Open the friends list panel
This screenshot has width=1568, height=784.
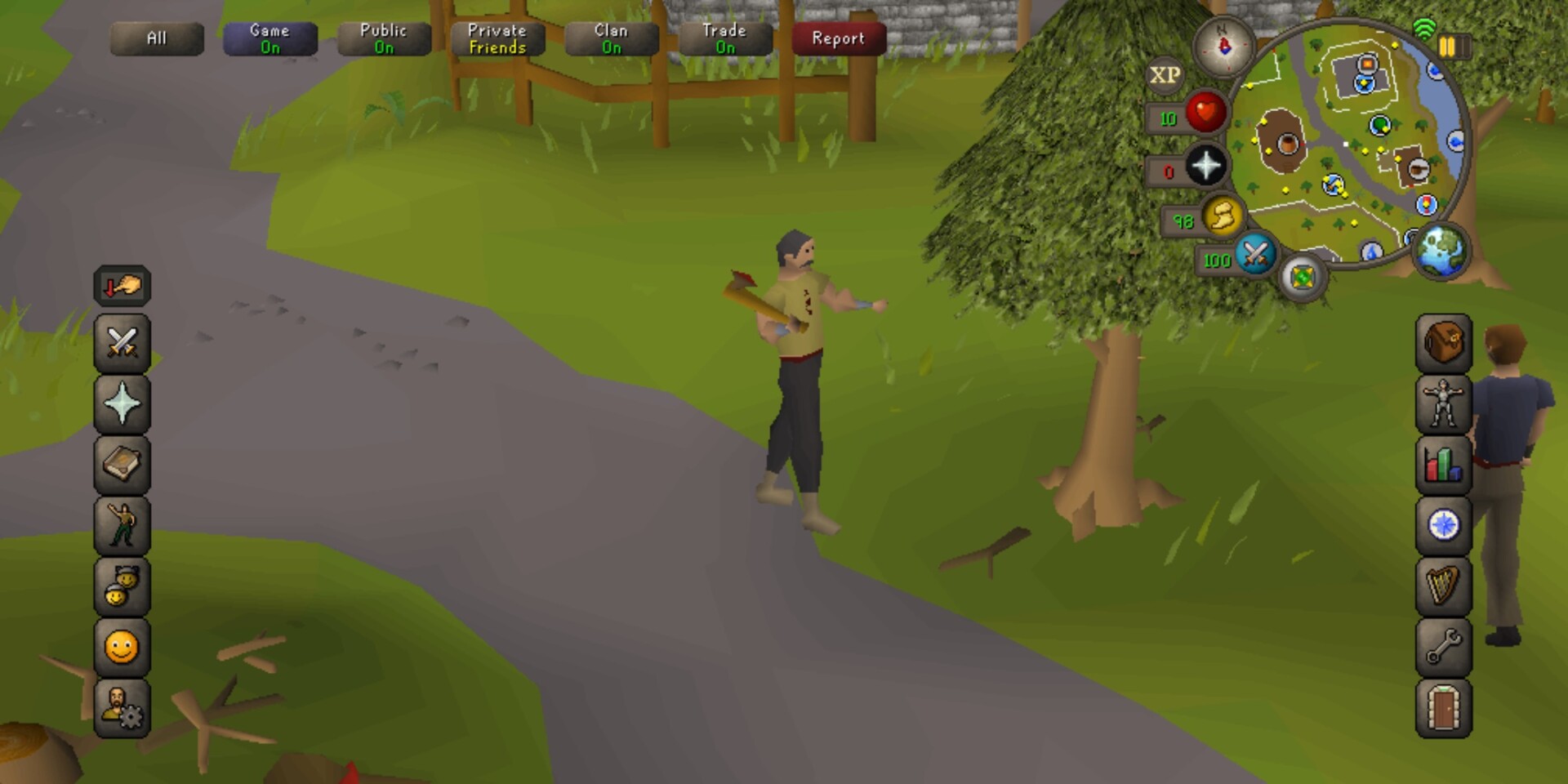pyautogui.click(x=122, y=586)
